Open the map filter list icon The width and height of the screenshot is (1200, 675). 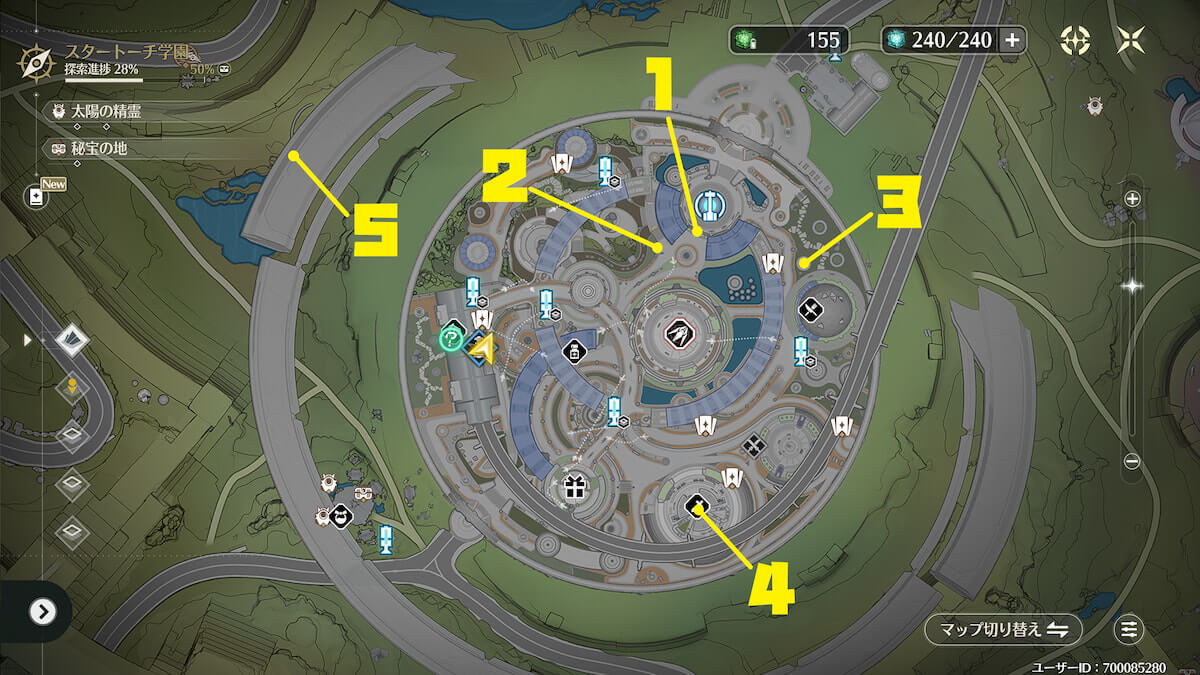pos(1129,629)
